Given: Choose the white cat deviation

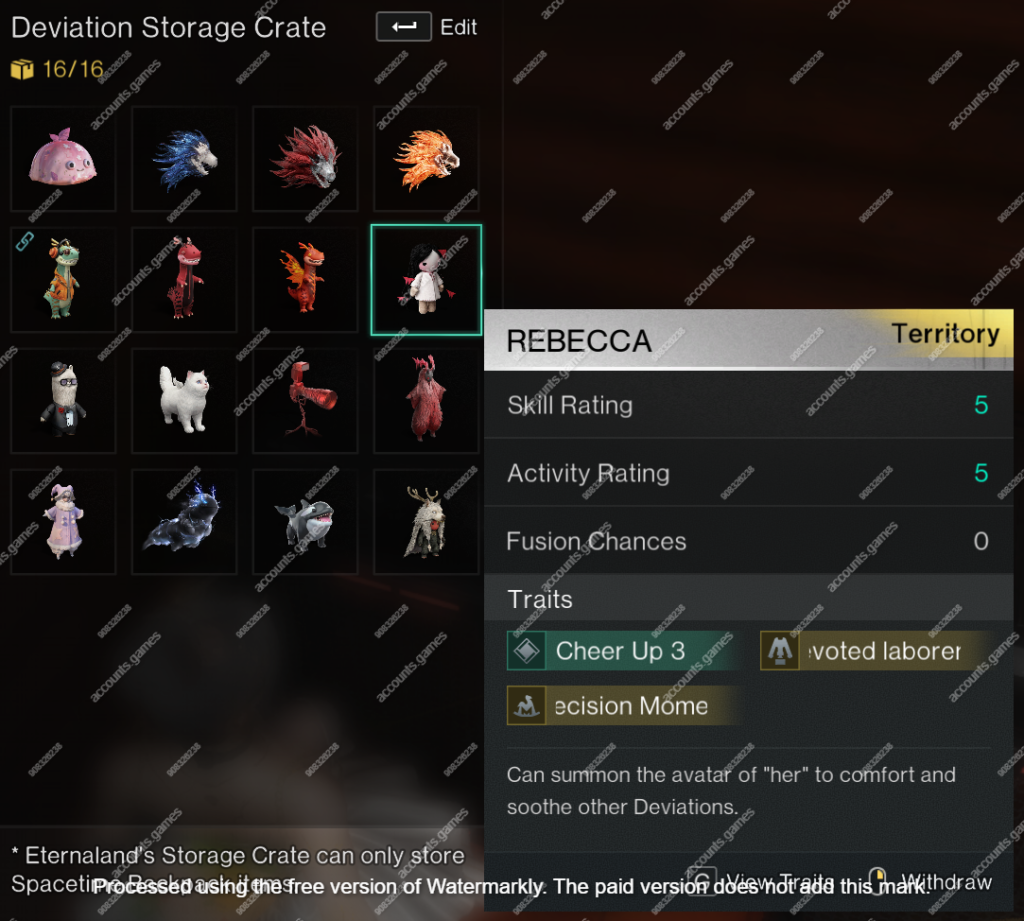Looking at the screenshot, I should point(184,401).
